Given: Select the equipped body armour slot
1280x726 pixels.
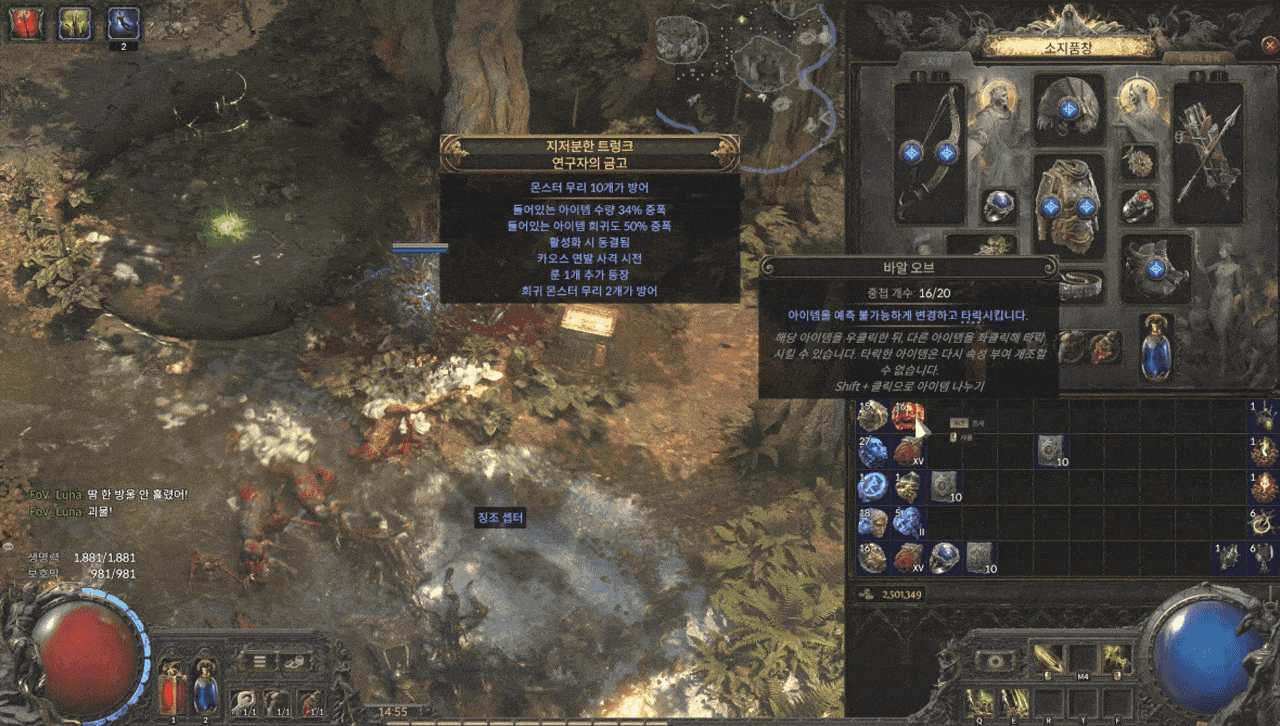Looking at the screenshot, I should tap(1068, 205).
